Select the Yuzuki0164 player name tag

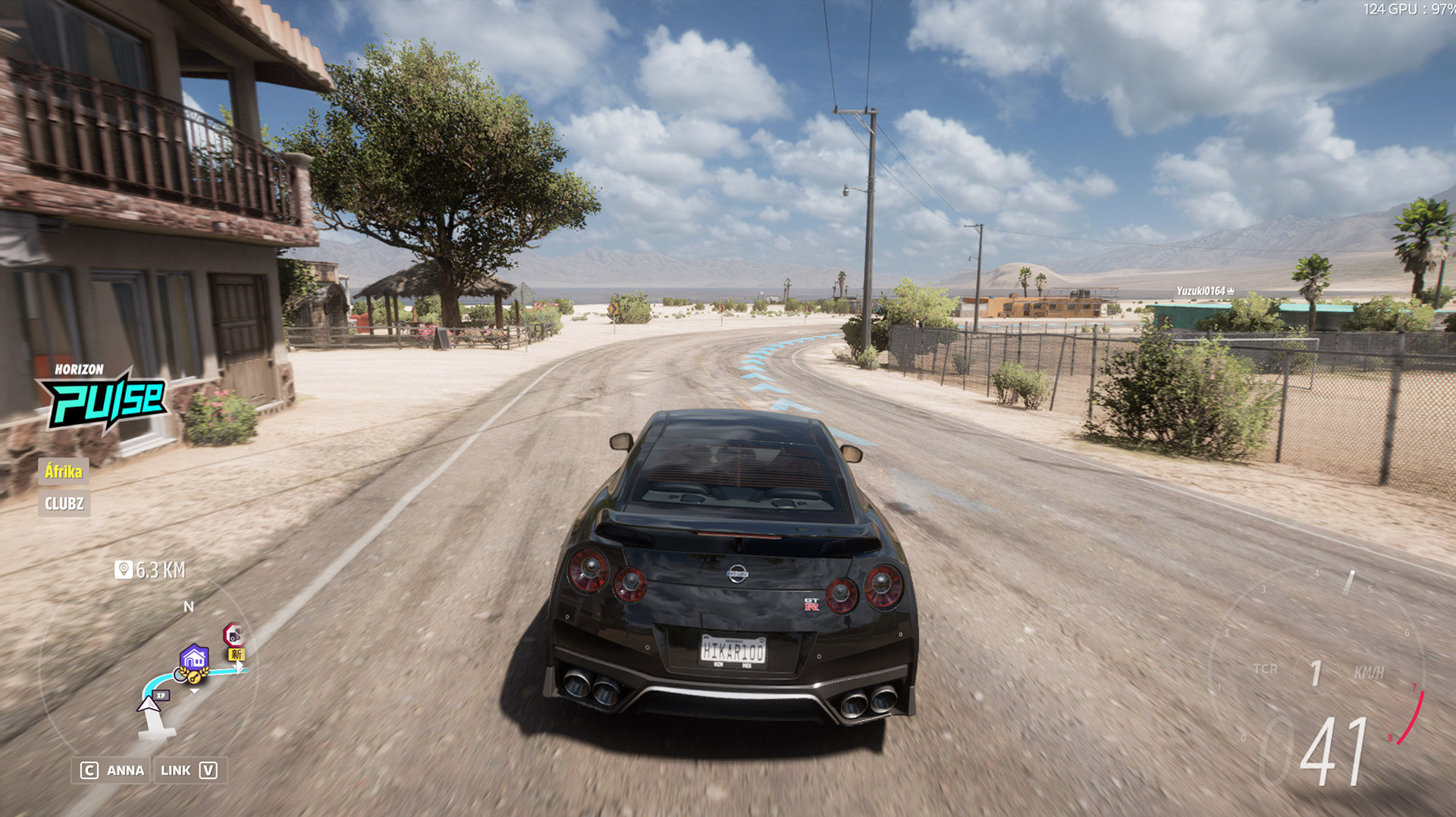point(1204,291)
